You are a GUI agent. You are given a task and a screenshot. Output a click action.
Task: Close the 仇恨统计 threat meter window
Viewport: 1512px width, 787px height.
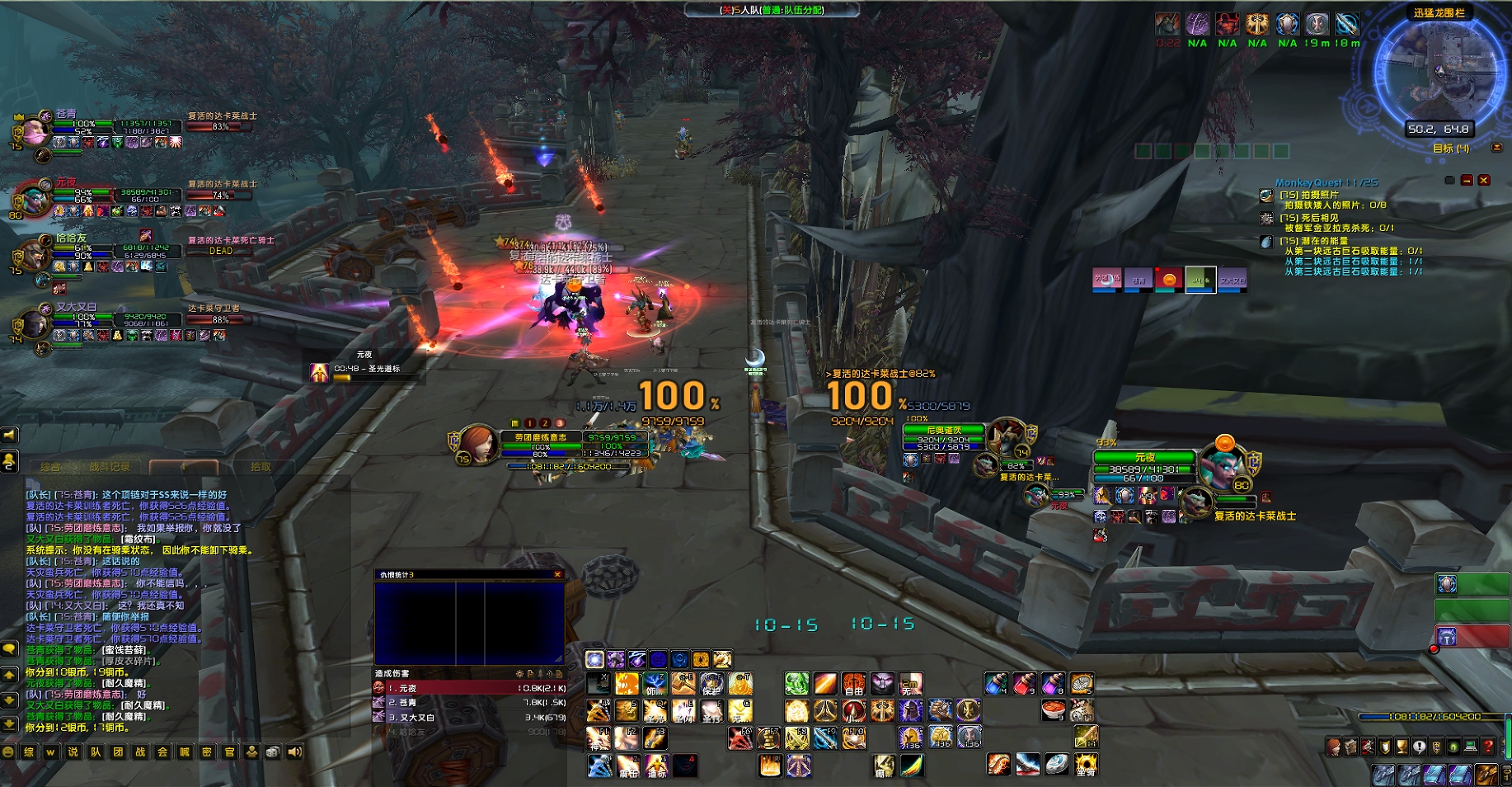[x=557, y=574]
